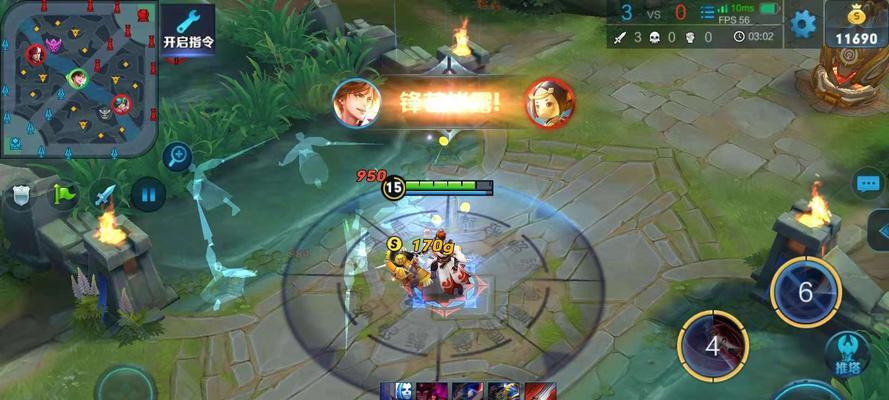Screen dimensions: 889x400
Task: Send the white shield defend signal
Action: click(19, 194)
